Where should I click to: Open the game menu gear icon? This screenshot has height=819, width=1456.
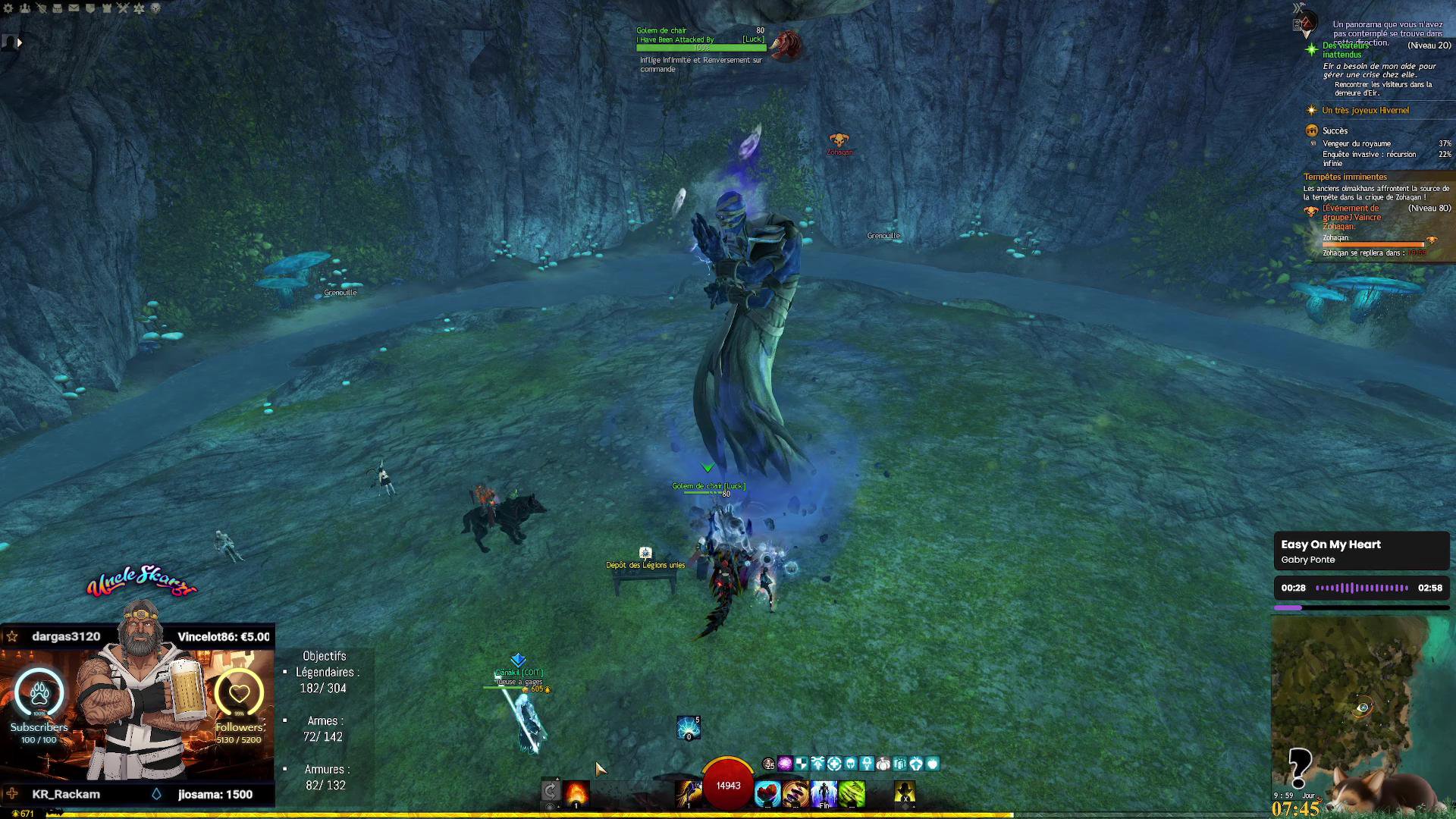point(8,8)
